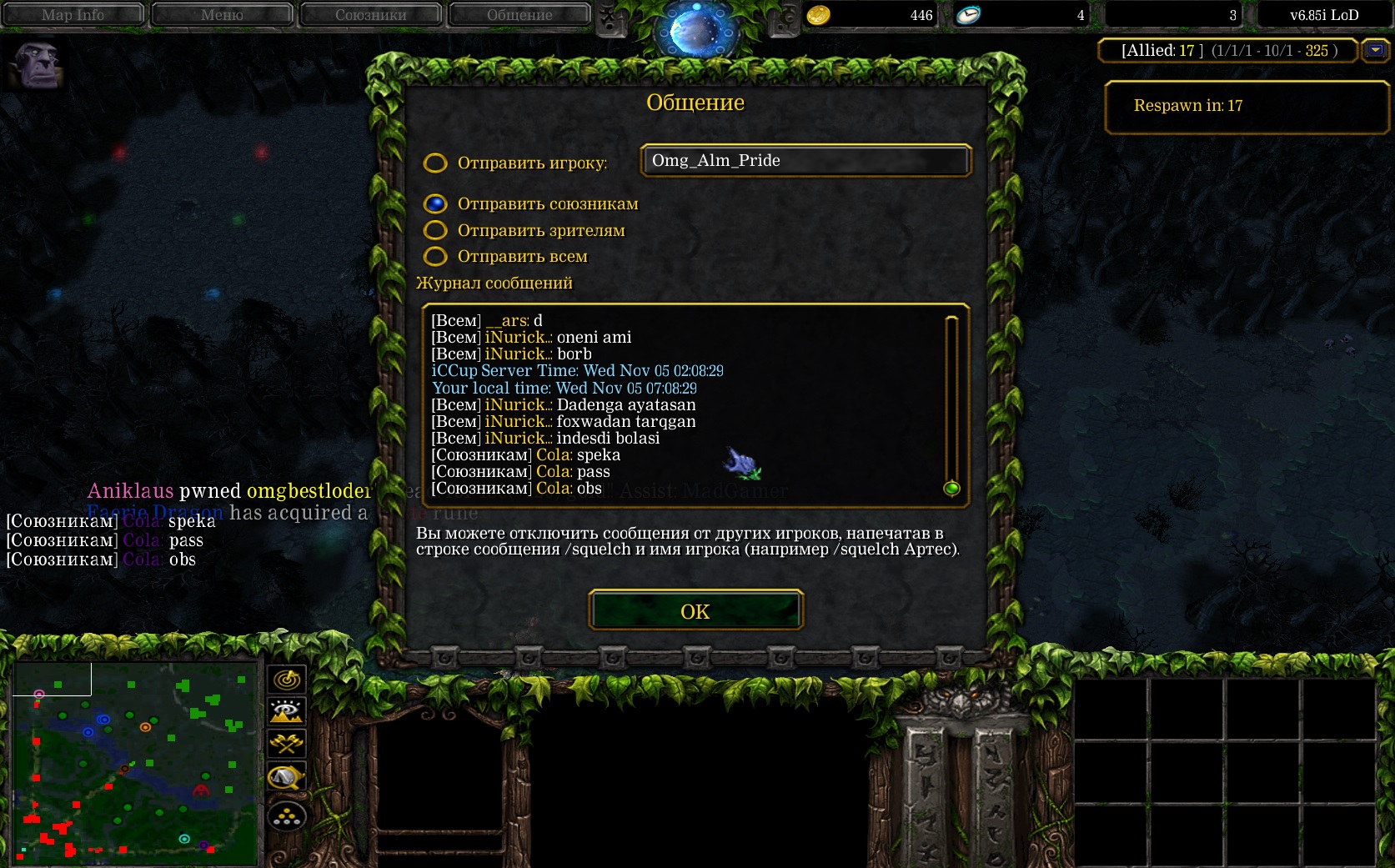Toggle the minimap creep display button
This screenshot has height=868, width=1395.
[287, 778]
